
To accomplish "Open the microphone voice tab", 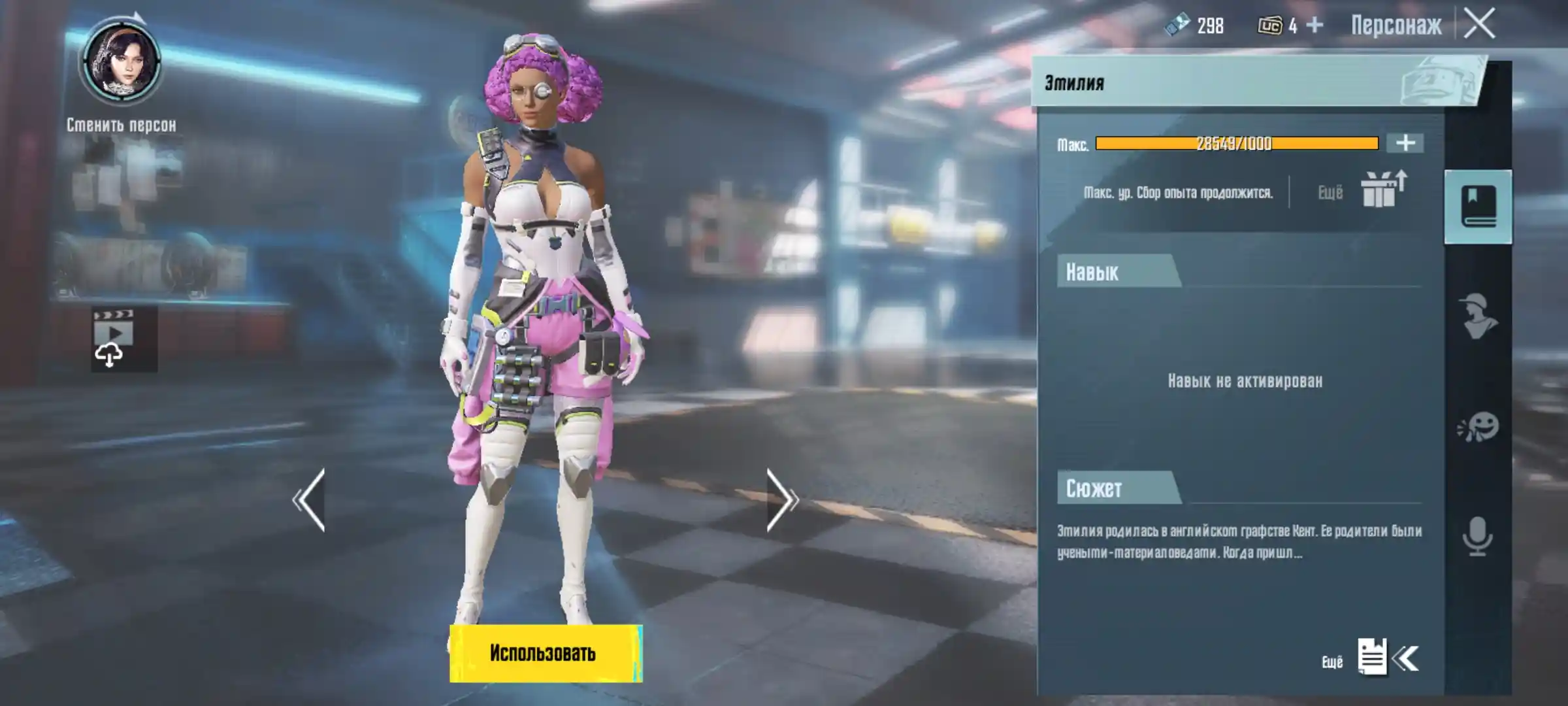I will [1478, 536].
